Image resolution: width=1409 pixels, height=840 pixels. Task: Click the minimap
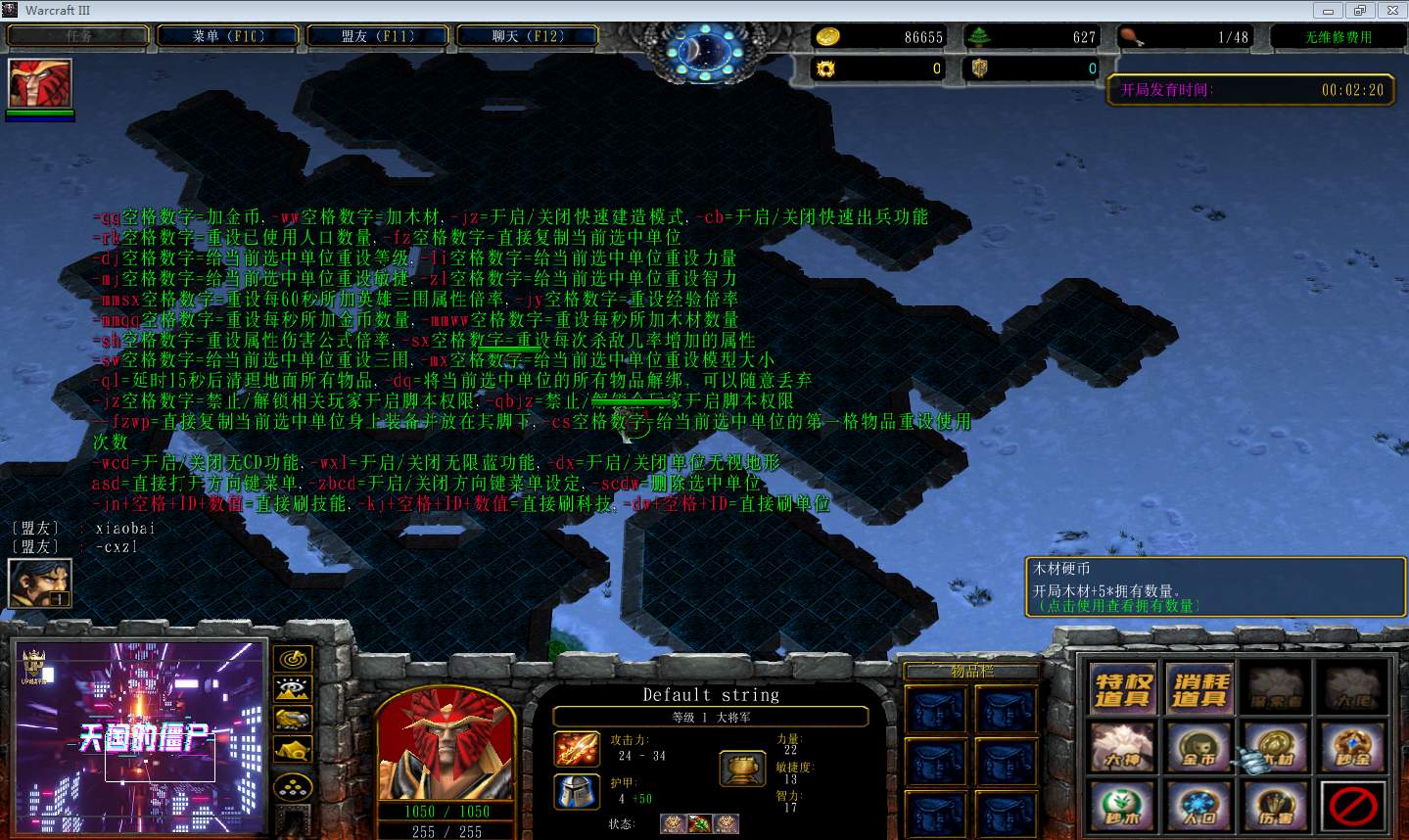[140, 737]
